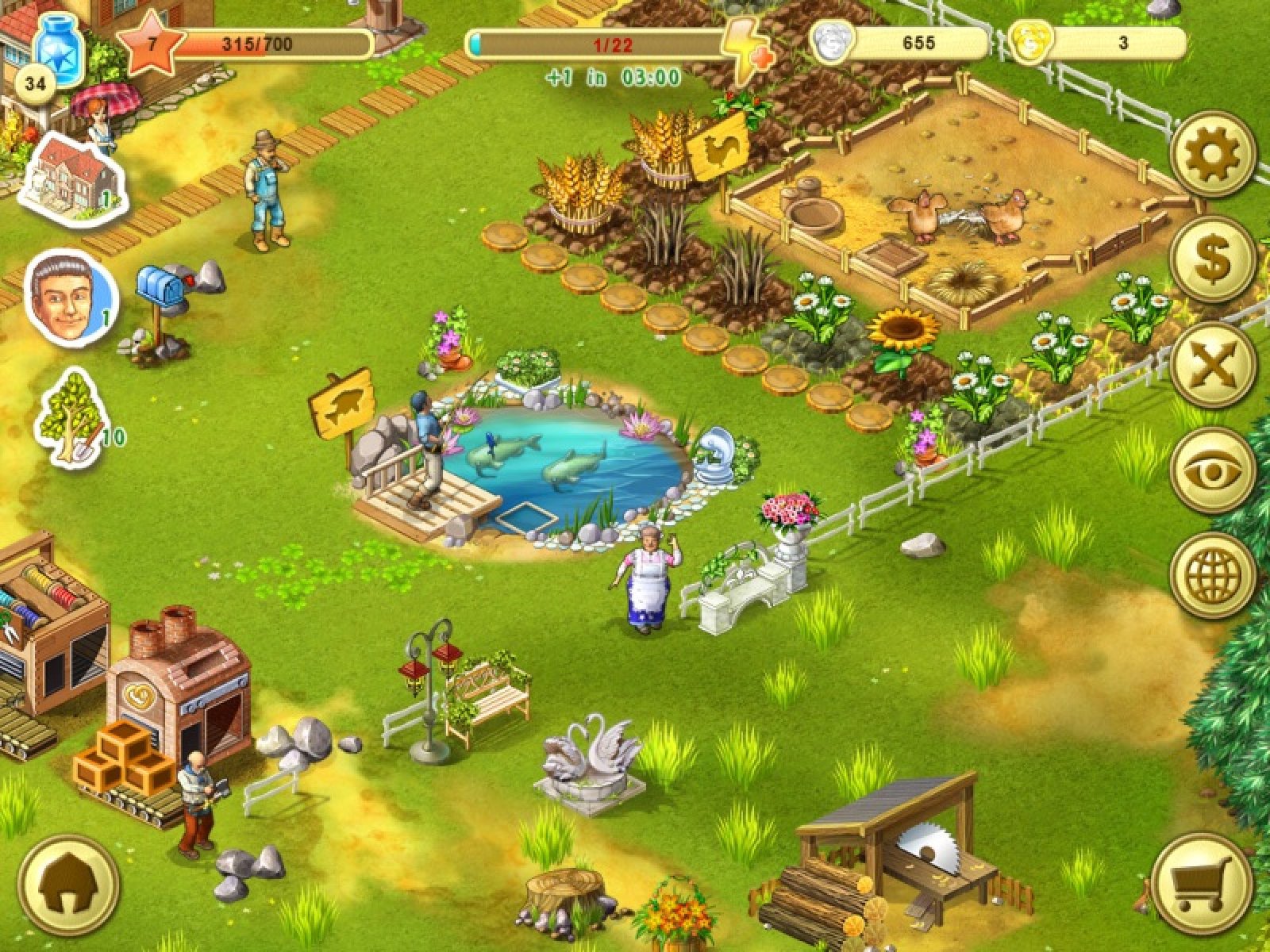Open the globe world button
The width and height of the screenshot is (1270, 952).
1212,574
